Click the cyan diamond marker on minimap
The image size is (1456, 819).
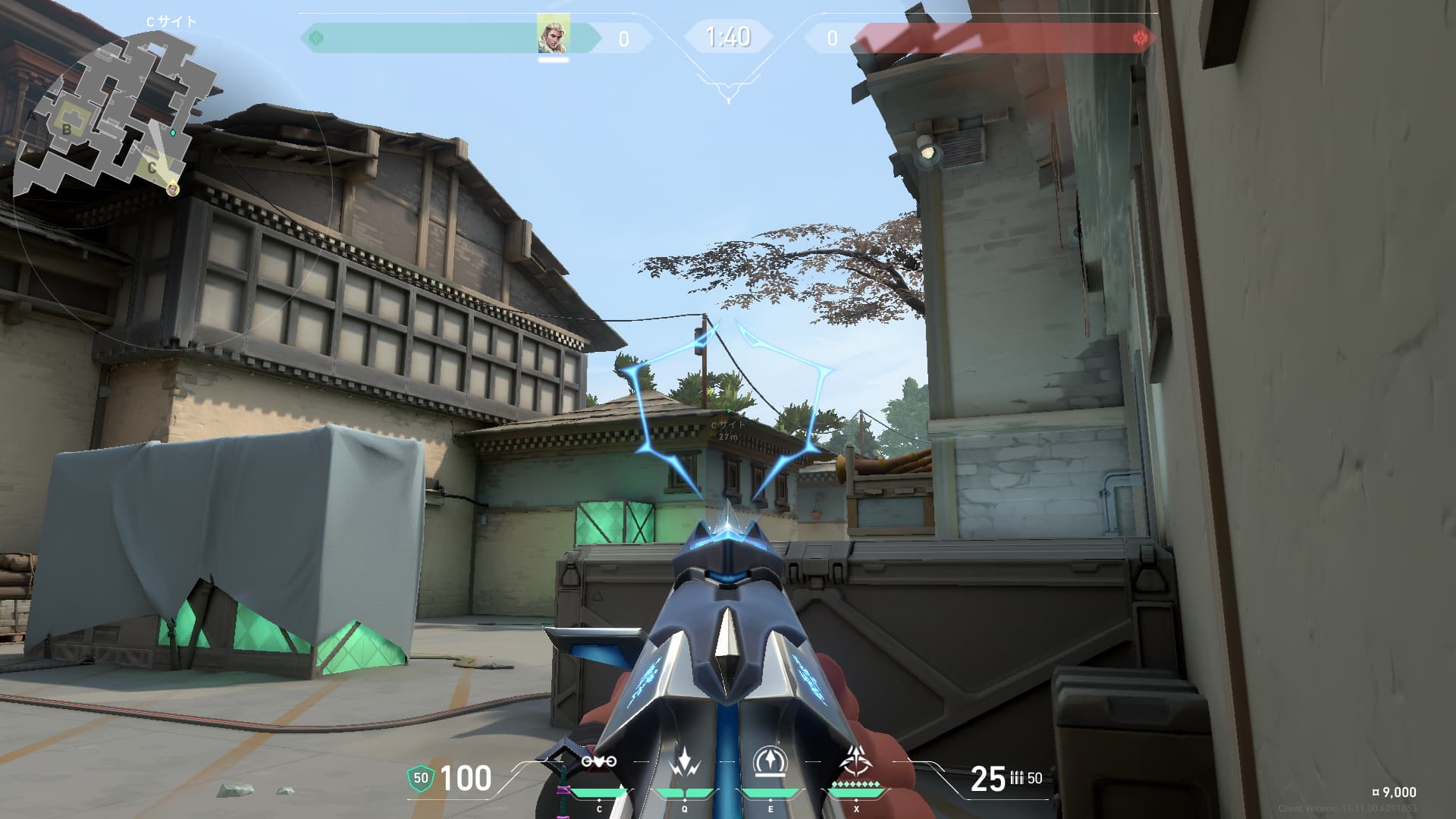tap(173, 133)
